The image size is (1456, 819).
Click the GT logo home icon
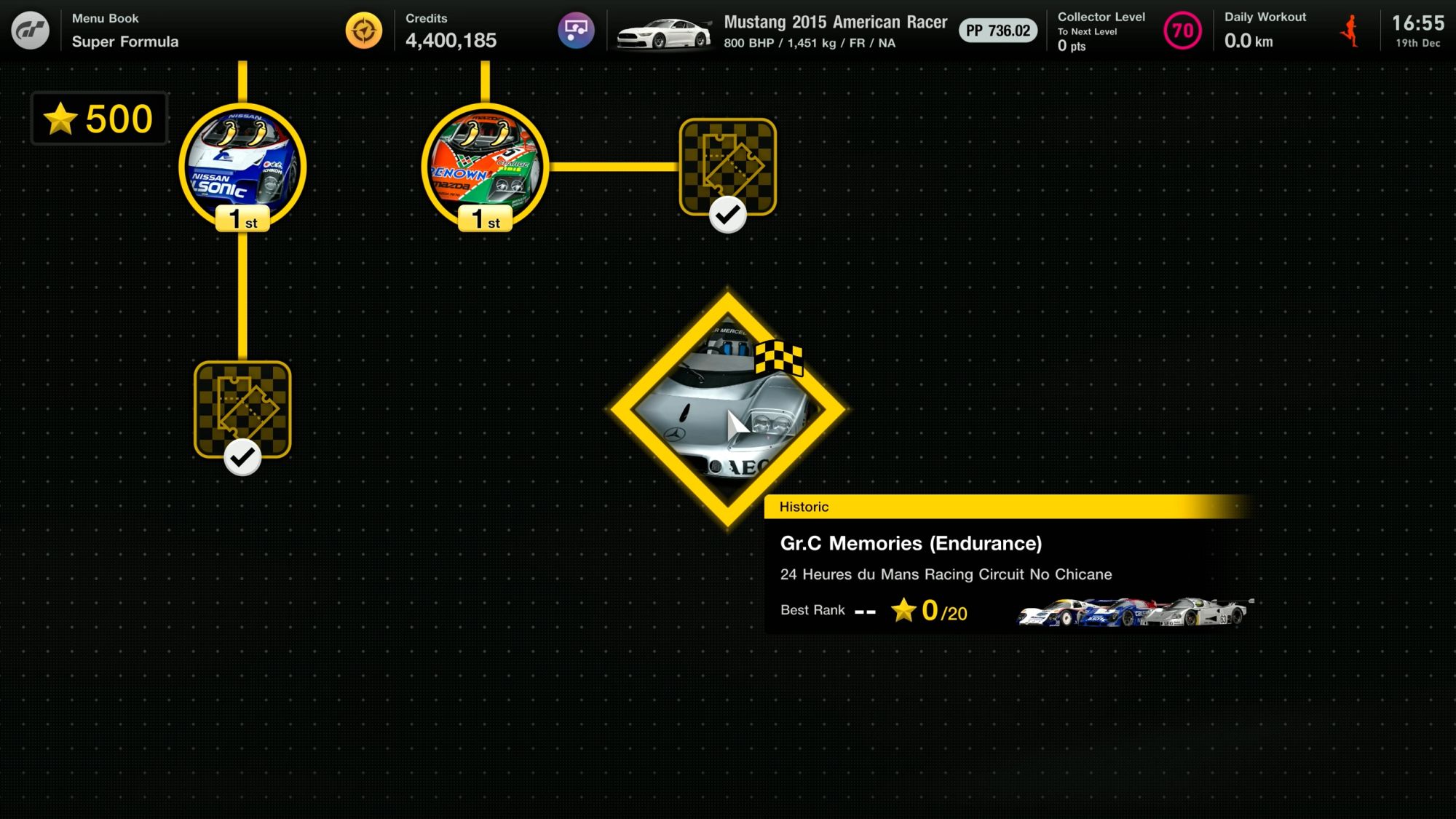[30, 31]
